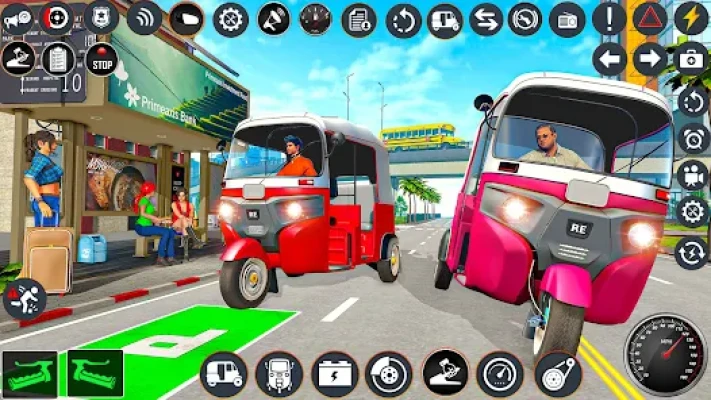
Task: Tap the swap arrows icon
Action: [485, 19]
